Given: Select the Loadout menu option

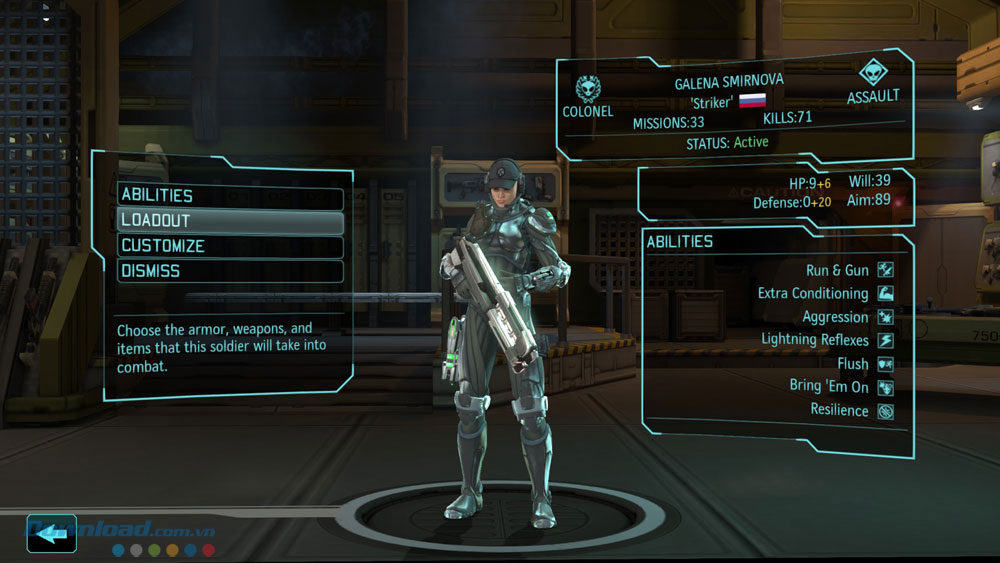Looking at the screenshot, I should (x=230, y=221).
